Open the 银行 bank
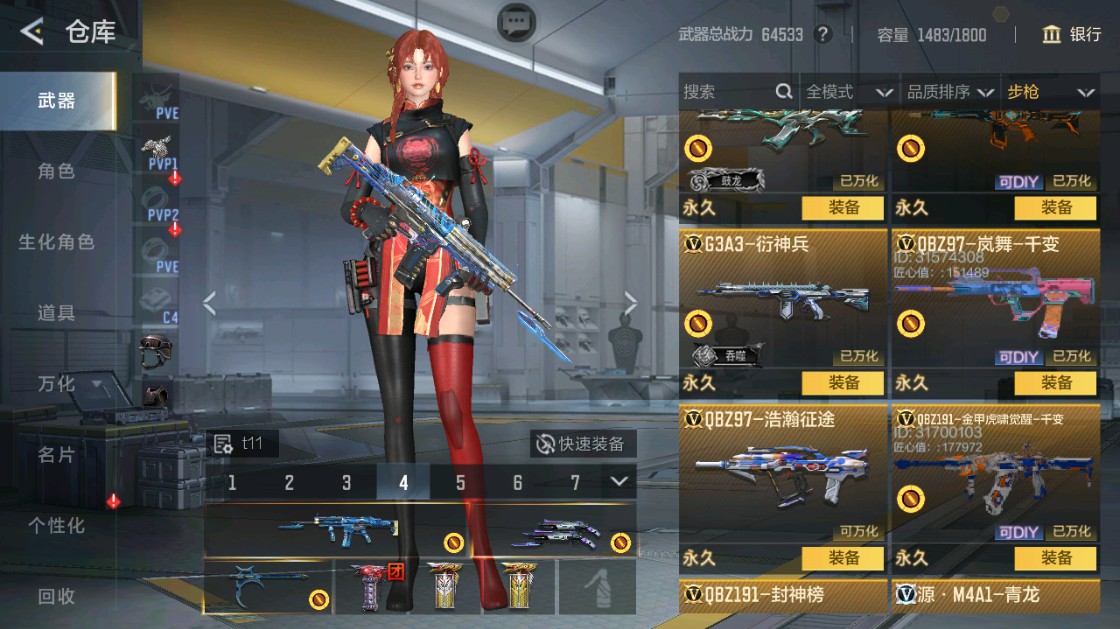 pos(1071,34)
